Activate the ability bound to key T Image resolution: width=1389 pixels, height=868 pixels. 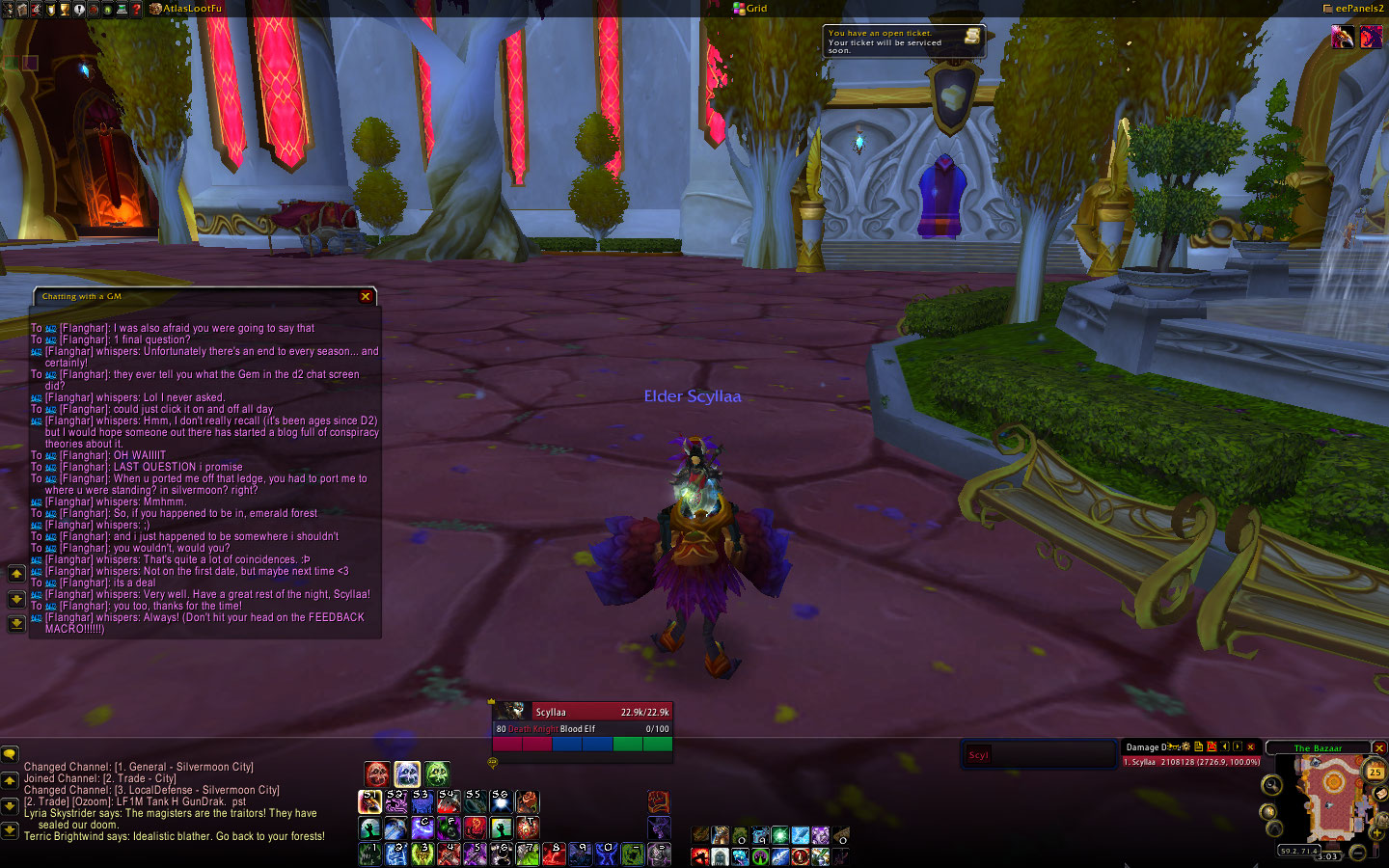coord(528,828)
